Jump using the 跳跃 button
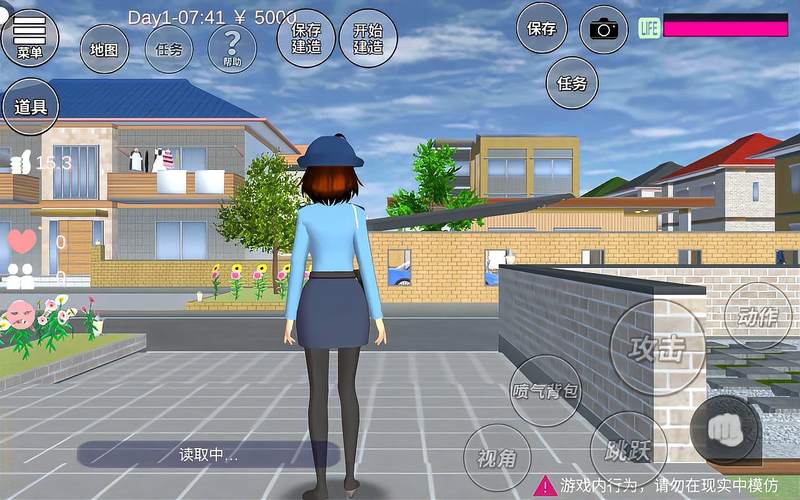Viewport: 800px width, 500px height. [628, 450]
